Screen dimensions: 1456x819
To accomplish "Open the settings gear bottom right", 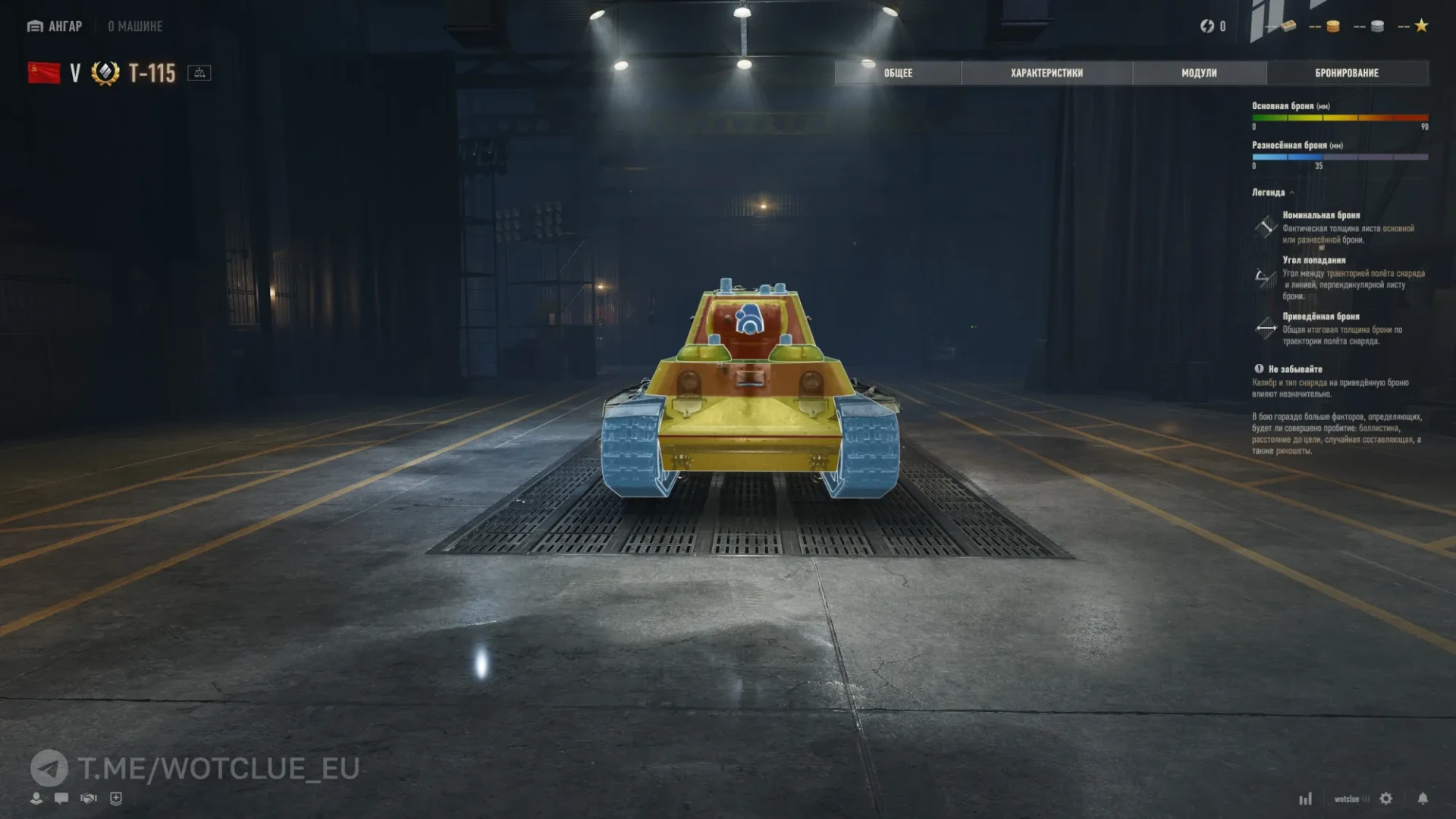I will tap(1386, 799).
